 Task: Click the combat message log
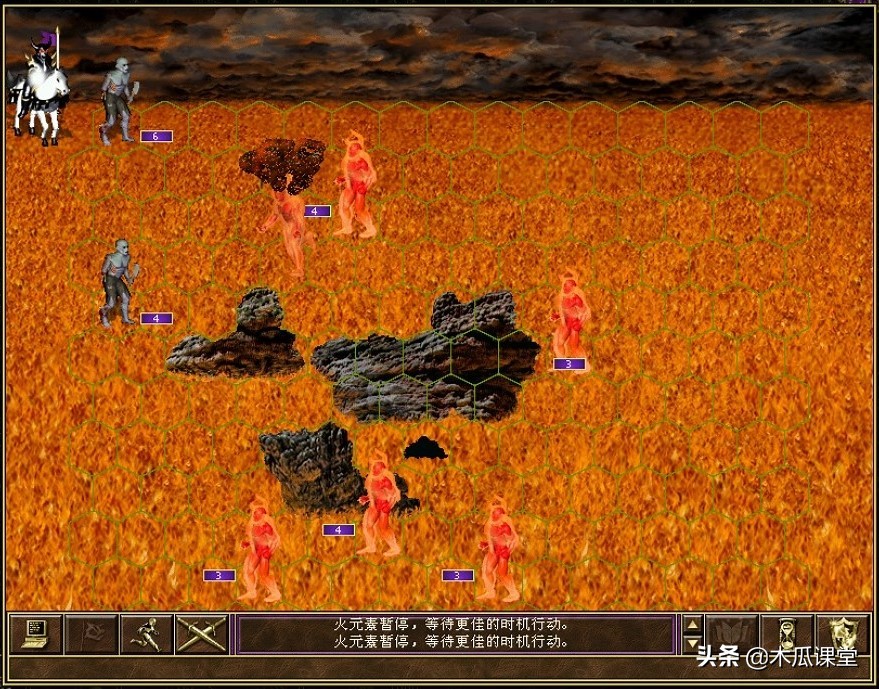[x=453, y=634]
